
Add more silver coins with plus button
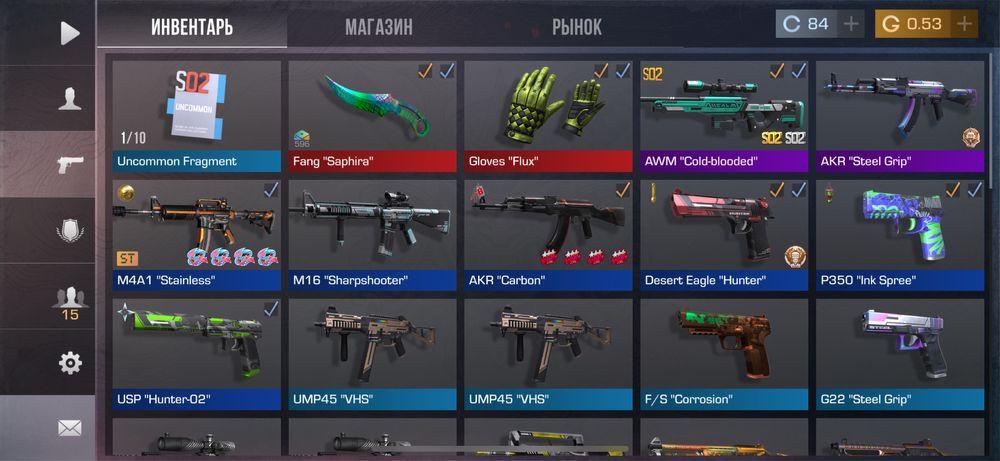851,24
